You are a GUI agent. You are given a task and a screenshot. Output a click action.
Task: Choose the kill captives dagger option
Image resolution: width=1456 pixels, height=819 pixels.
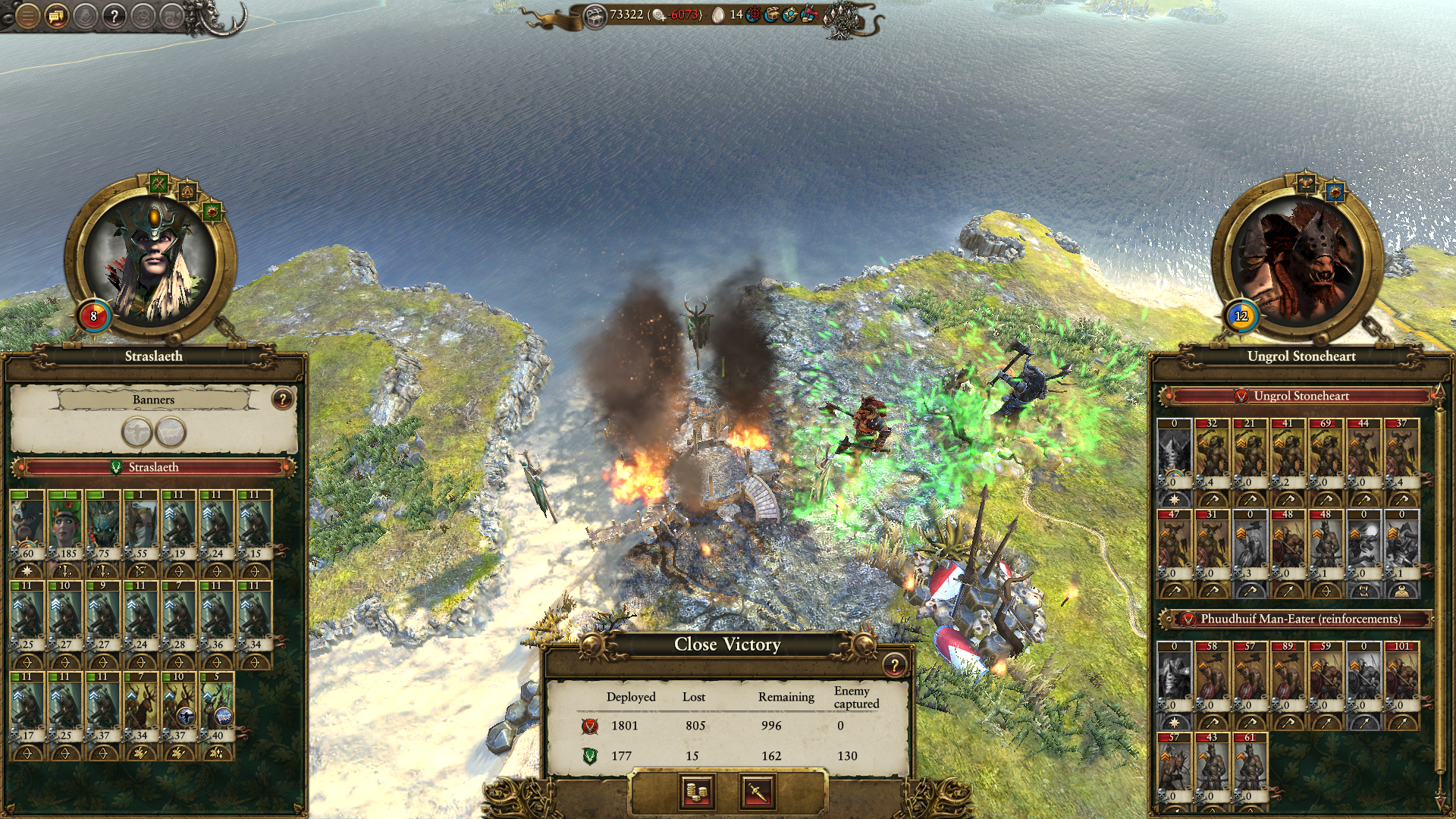[x=757, y=792]
